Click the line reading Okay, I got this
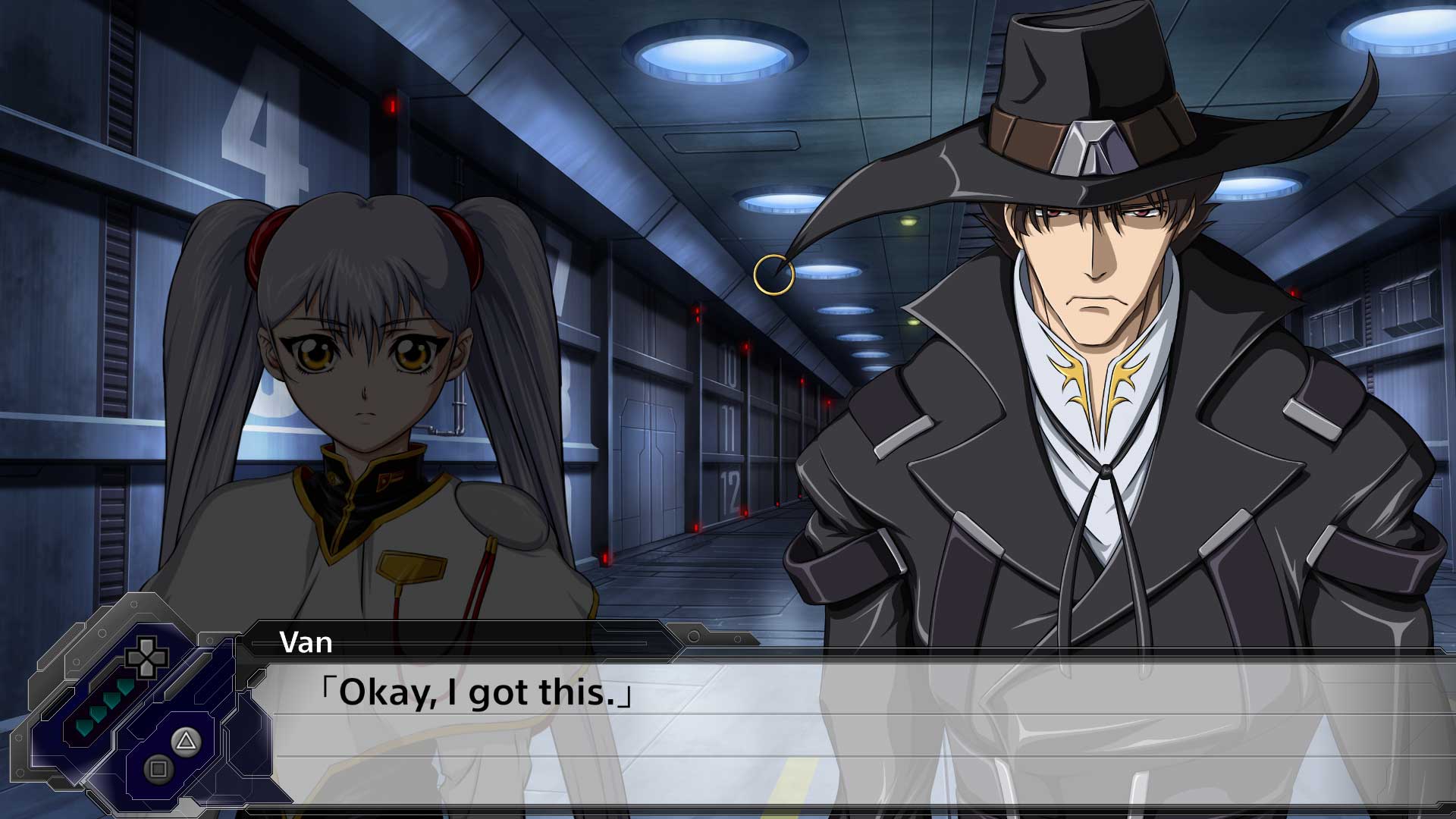Viewport: 1456px width, 819px height. click(x=475, y=692)
